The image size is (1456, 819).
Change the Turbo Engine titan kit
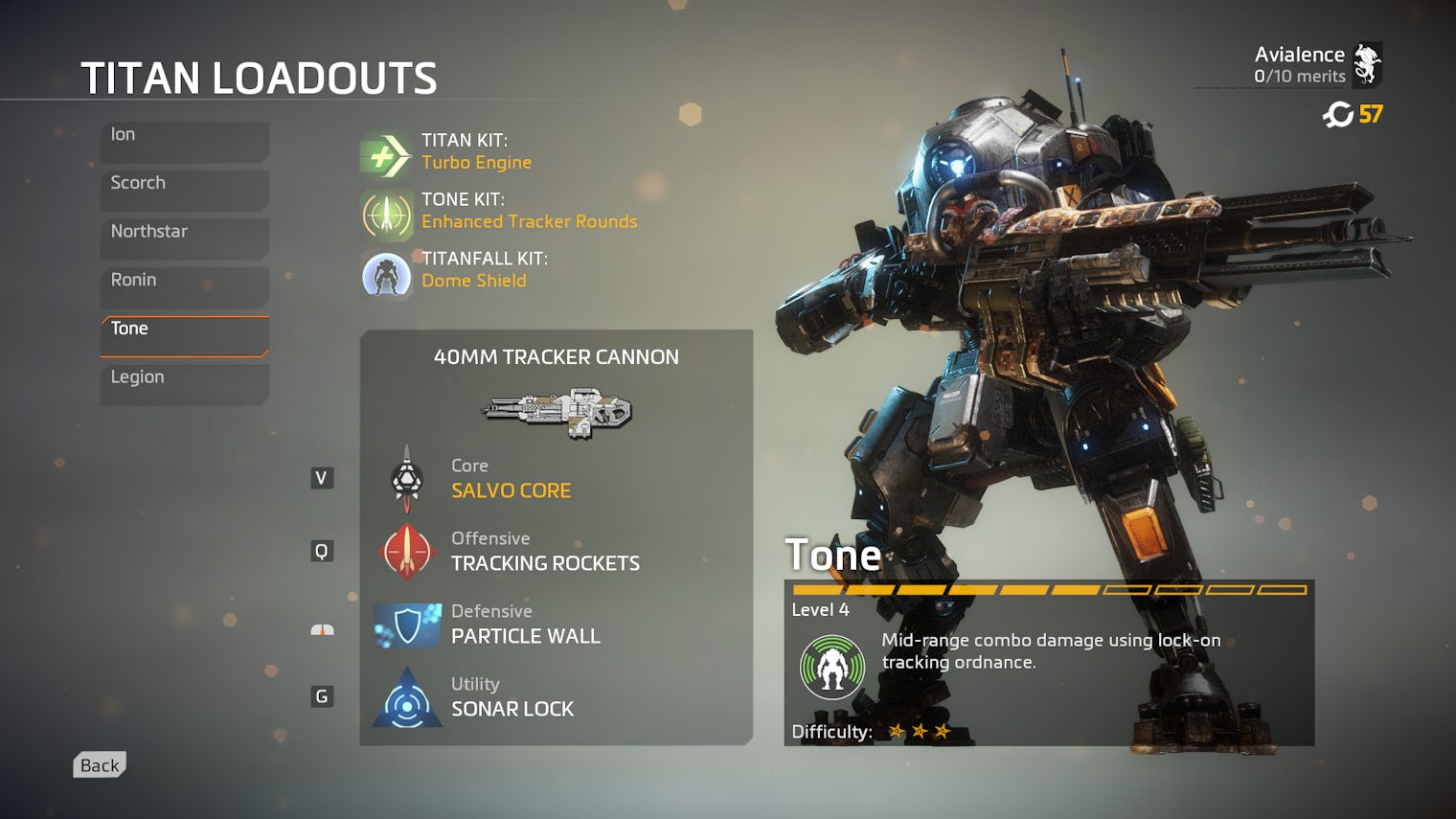pyautogui.click(x=476, y=153)
